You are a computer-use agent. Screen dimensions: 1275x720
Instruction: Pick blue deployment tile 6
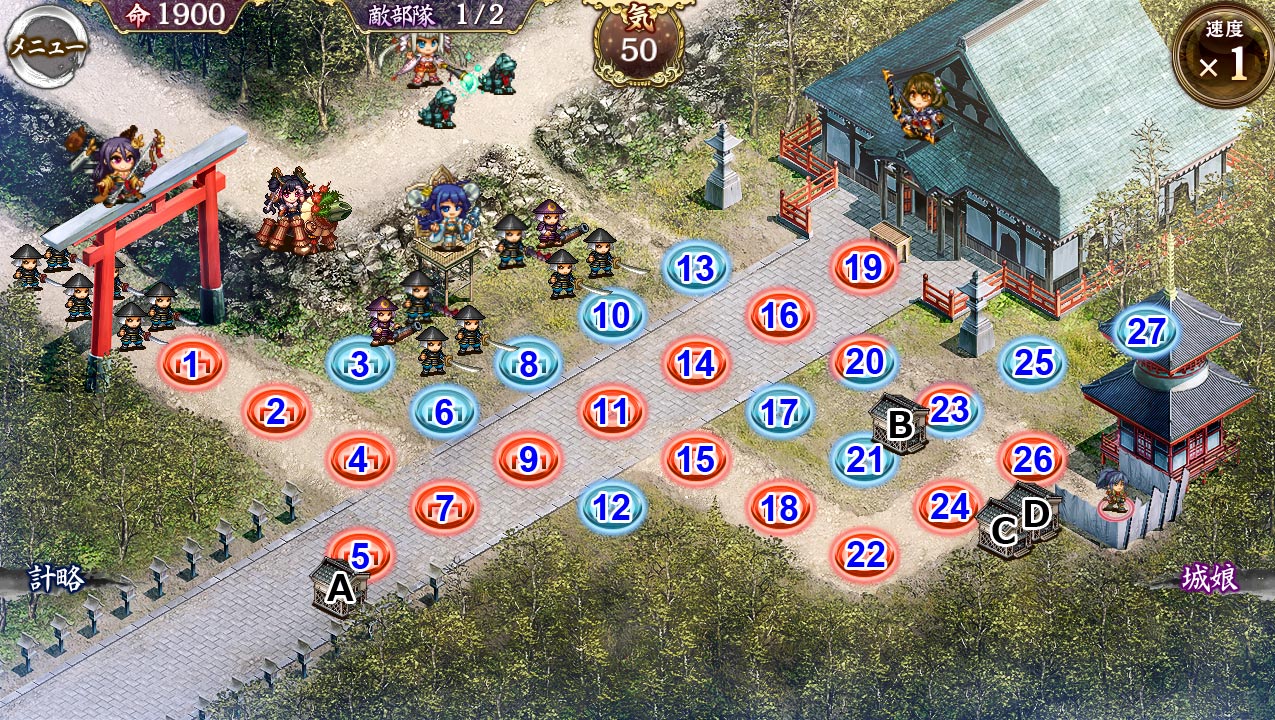tap(445, 412)
